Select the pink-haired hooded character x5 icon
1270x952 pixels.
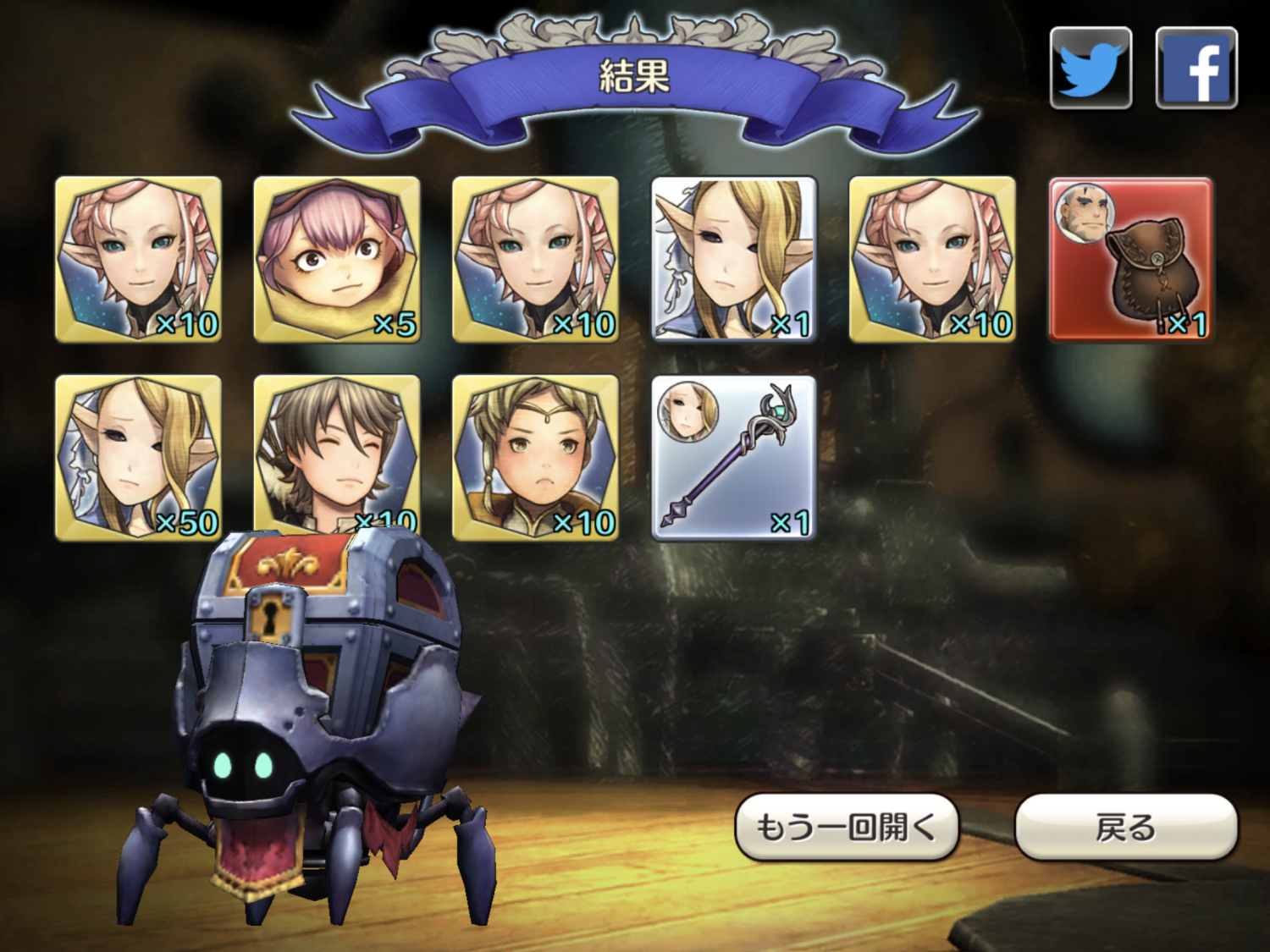point(337,258)
